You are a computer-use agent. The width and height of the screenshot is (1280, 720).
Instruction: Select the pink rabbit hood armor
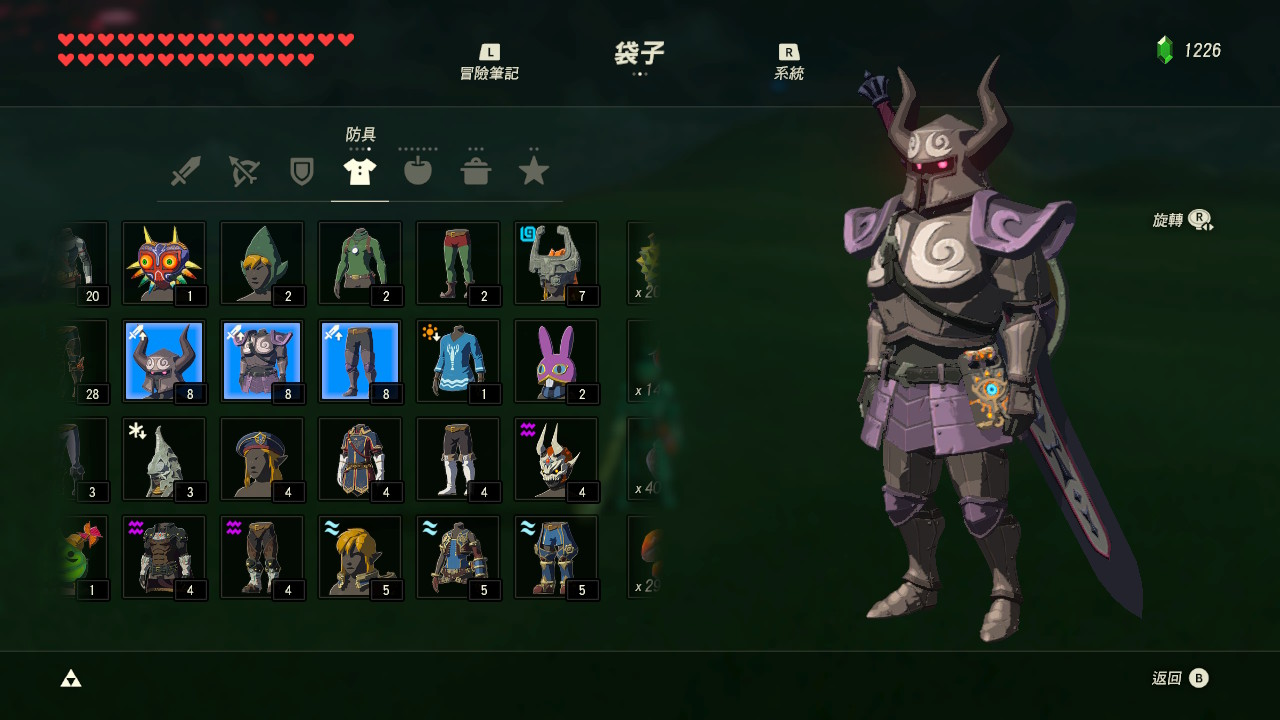555,358
